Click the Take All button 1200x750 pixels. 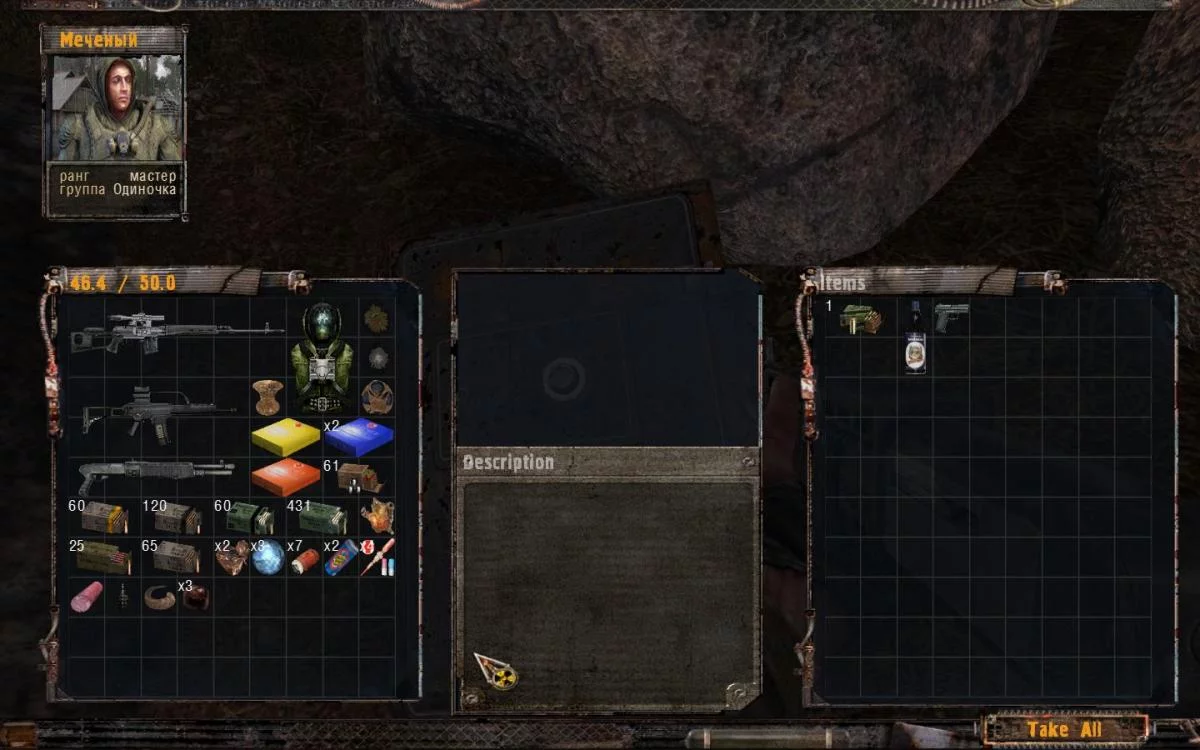pos(1063,729)
